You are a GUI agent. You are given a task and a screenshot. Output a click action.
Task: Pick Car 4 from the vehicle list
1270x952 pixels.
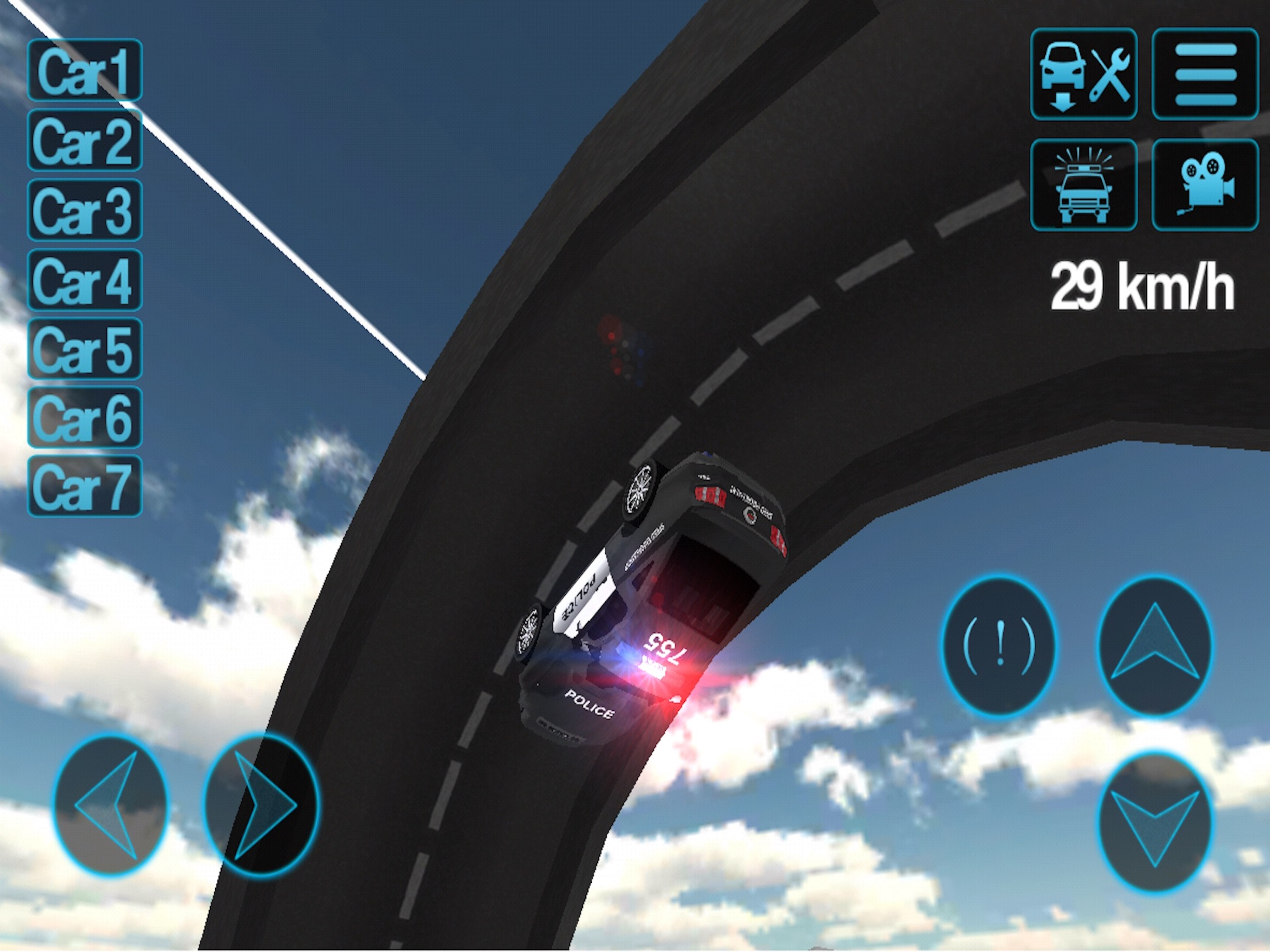85,280
